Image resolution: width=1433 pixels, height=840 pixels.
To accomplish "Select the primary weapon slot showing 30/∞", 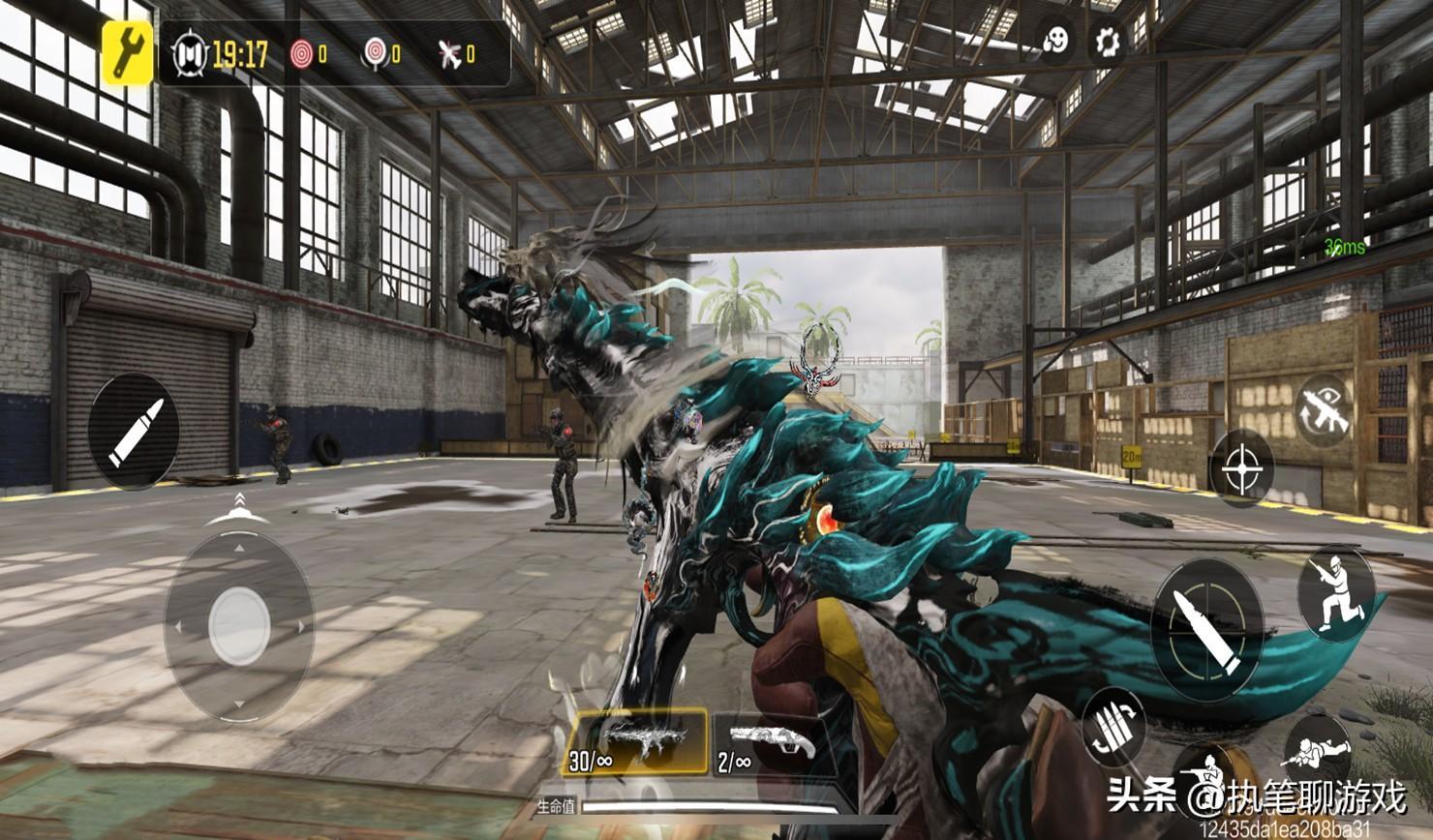I will click(x=638, y=743).
